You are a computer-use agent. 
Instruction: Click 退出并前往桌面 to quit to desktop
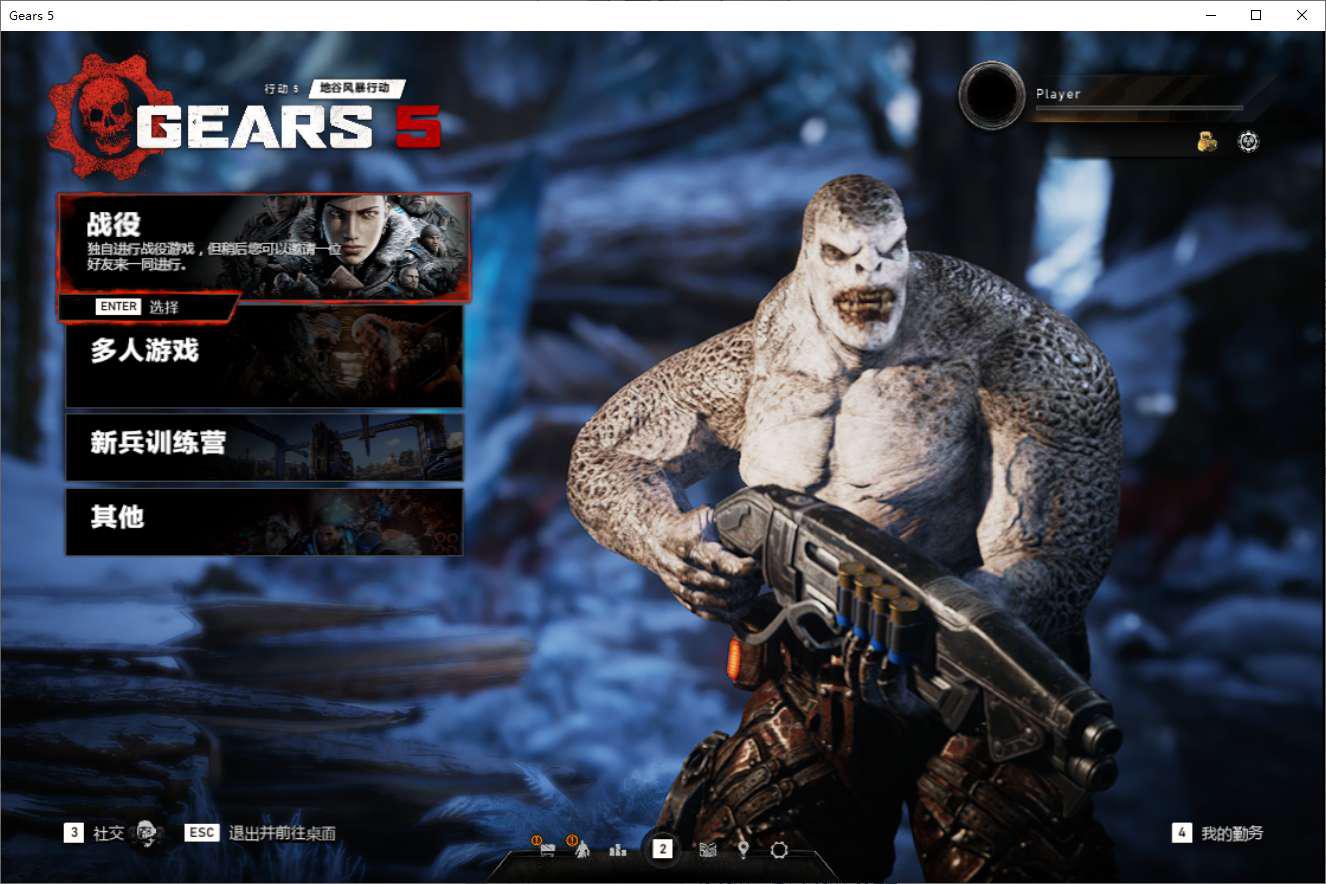point(281,833)
